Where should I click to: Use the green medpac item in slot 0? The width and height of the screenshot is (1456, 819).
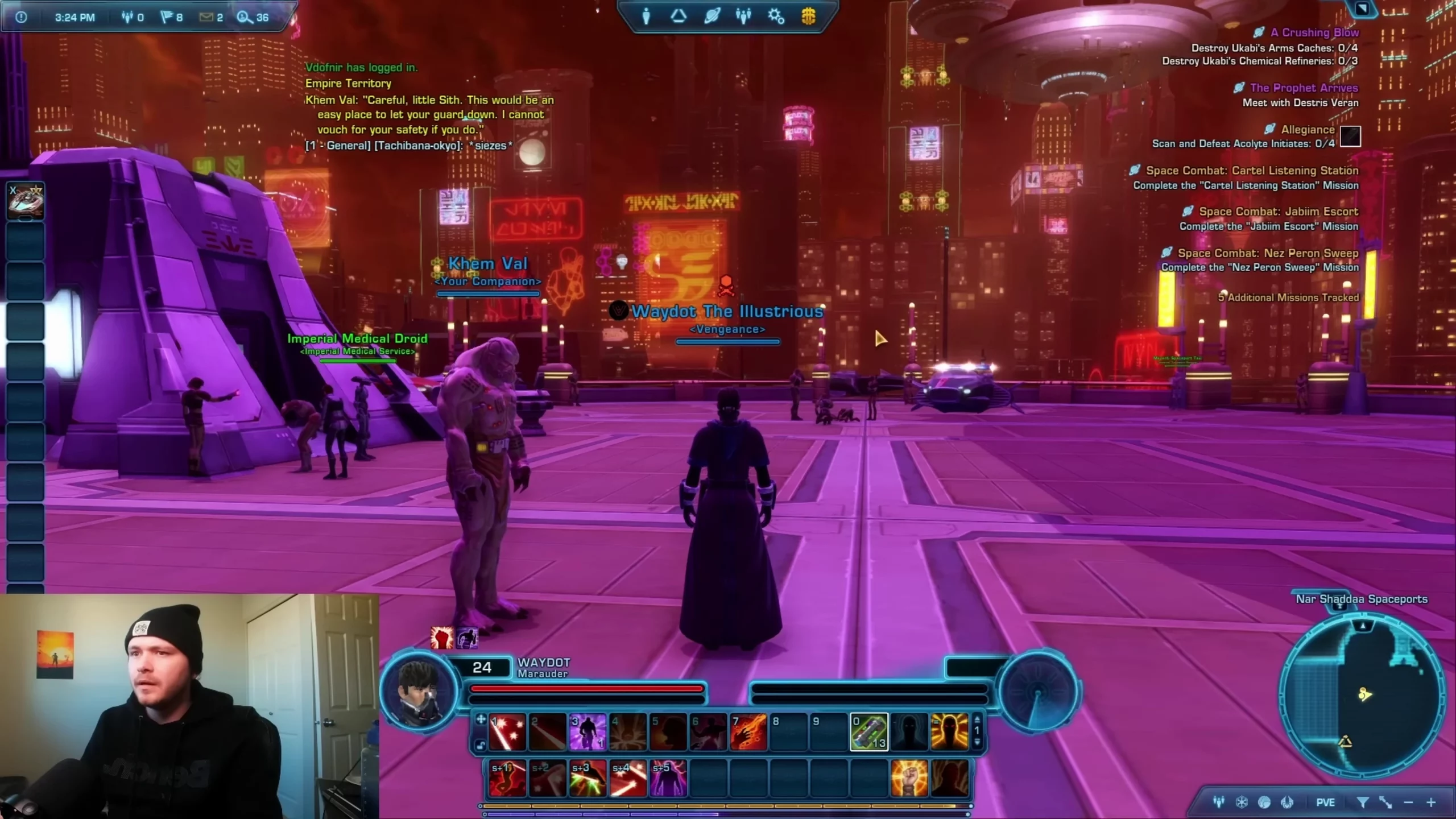point(869,731)
